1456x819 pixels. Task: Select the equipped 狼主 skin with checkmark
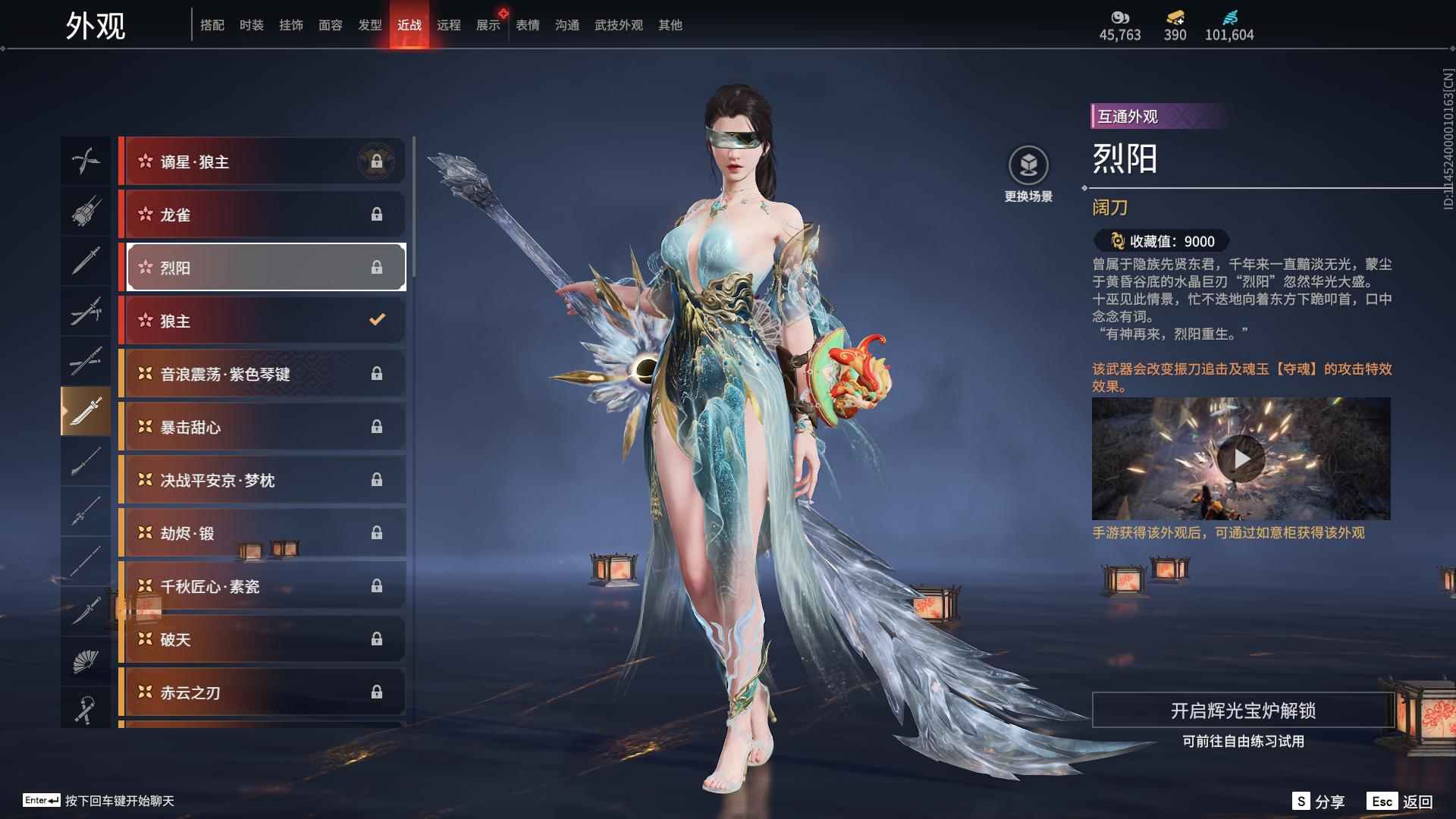click(262, 320)
